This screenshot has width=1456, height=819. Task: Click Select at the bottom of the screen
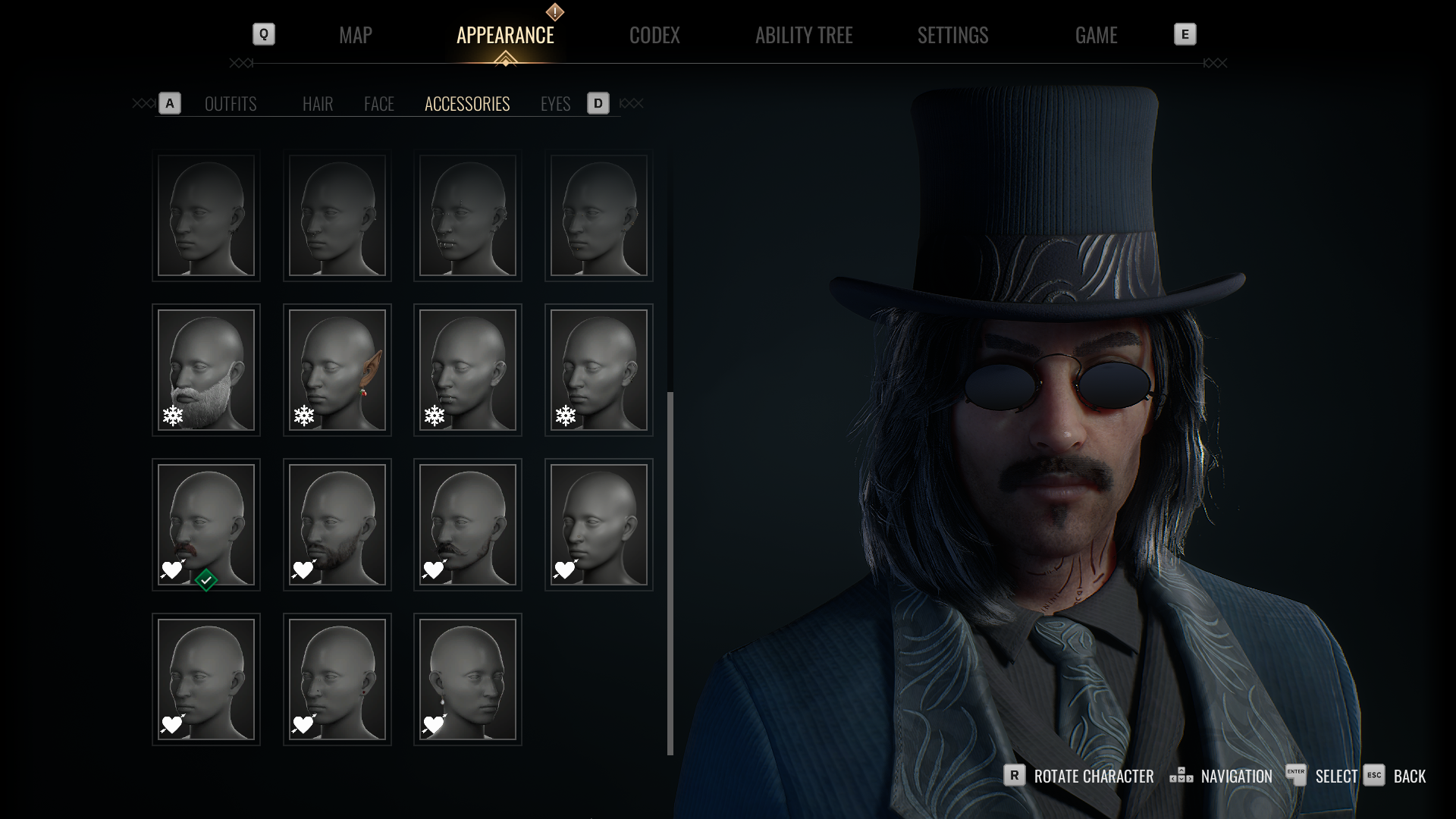(x=1337, y=776)
